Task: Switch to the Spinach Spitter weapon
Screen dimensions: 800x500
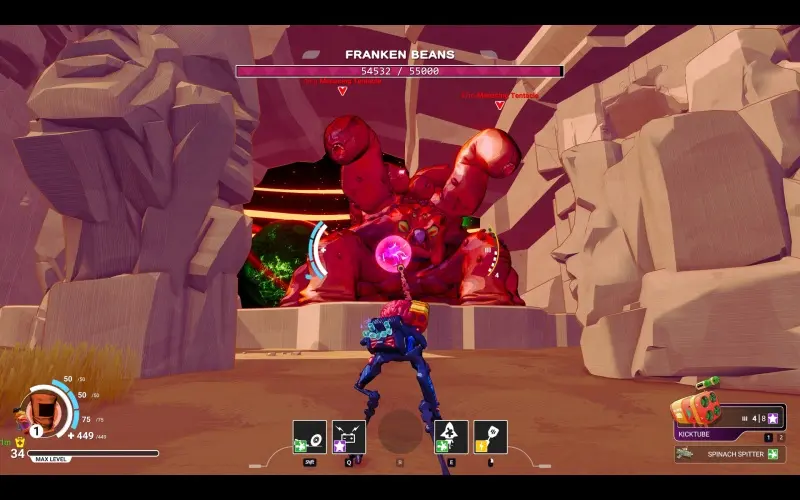Action: click(729, 454)
